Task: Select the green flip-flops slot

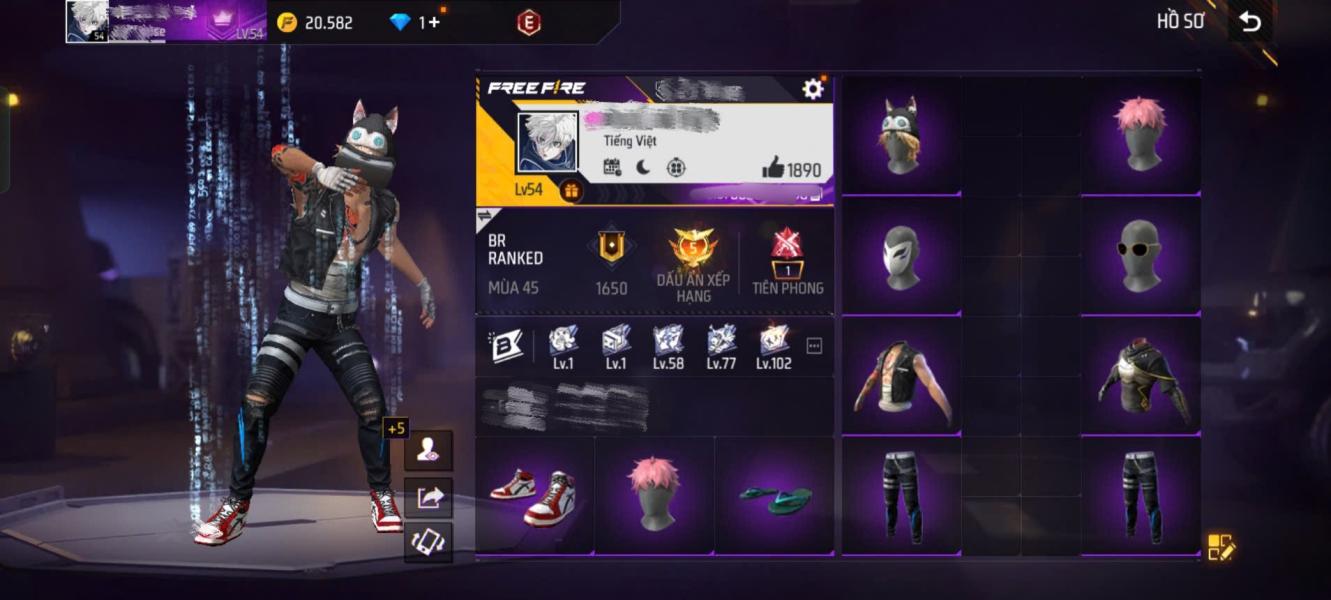Action: [x=774, y=494]
